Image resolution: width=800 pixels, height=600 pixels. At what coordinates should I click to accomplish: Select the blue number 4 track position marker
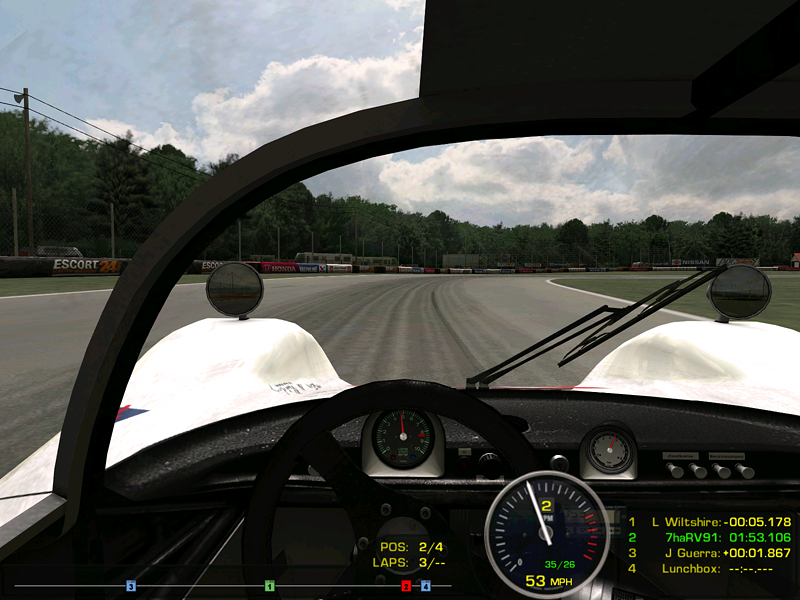click(x=425, y=586)
